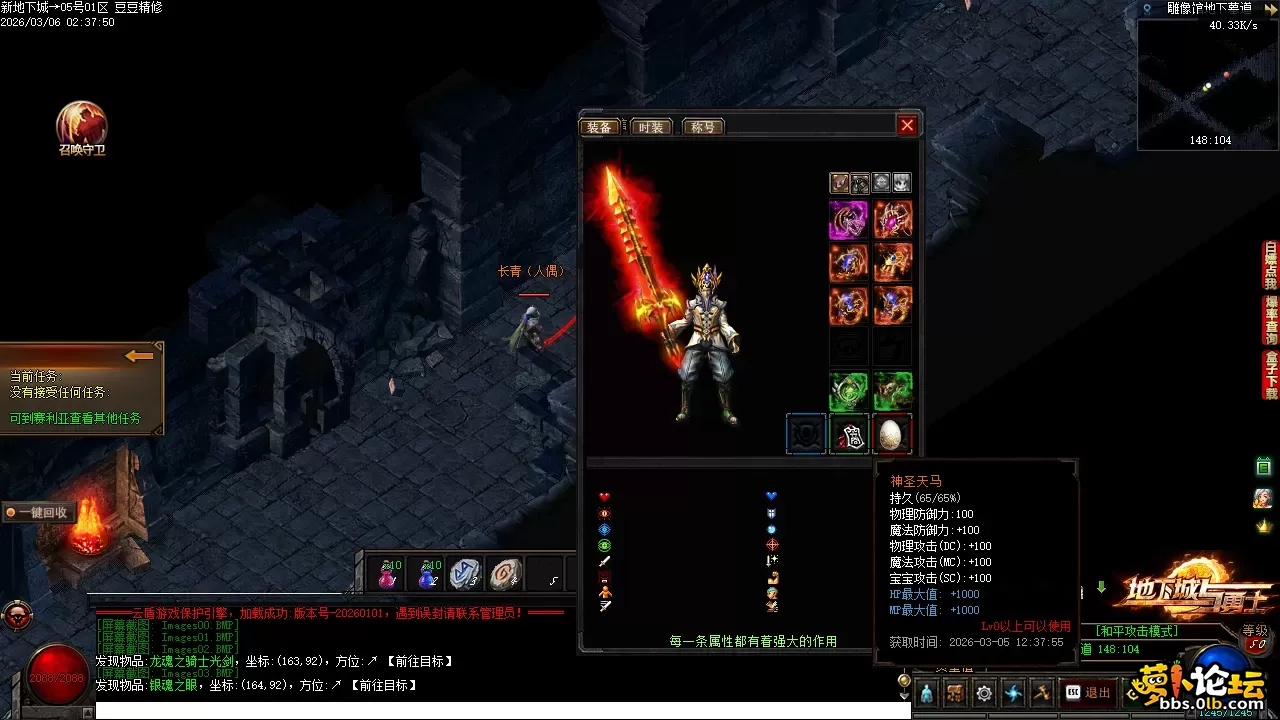Open the 爆率查询 drop rate query button
The height and width of the screenshot is (720, 1280).
[x=1271, y=320]
